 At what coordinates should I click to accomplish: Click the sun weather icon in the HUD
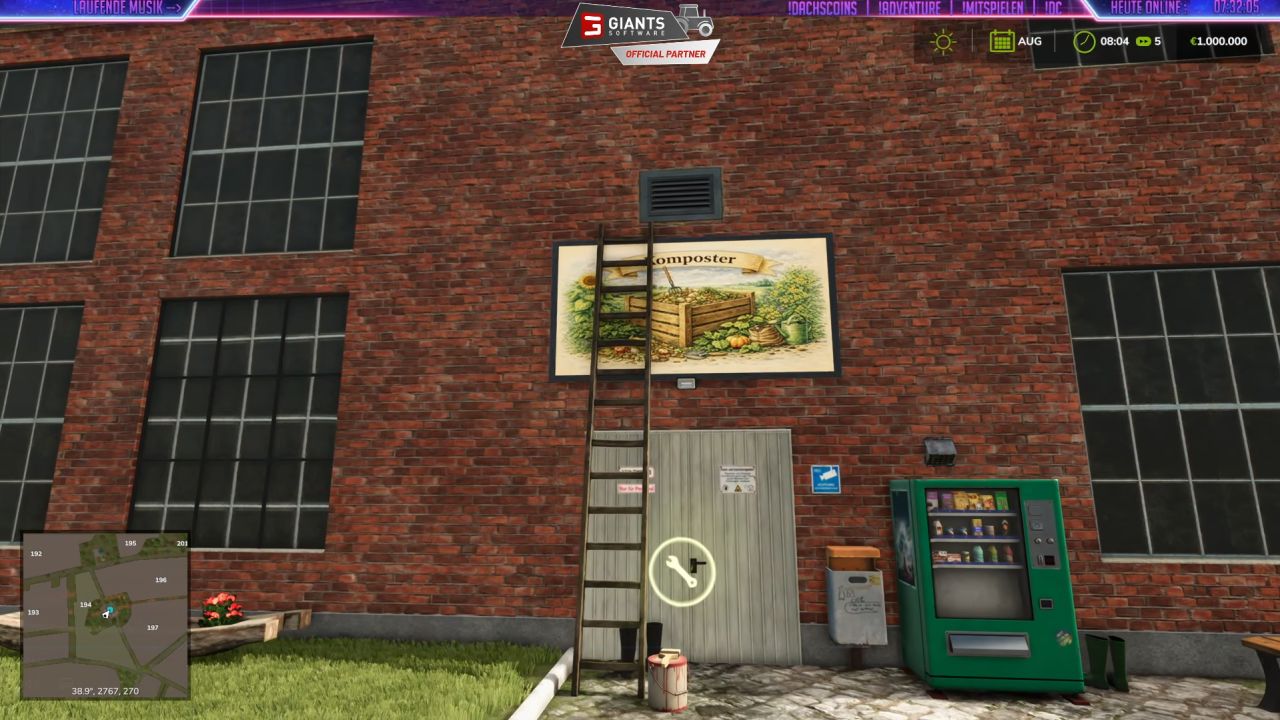[x=943, y=41]
